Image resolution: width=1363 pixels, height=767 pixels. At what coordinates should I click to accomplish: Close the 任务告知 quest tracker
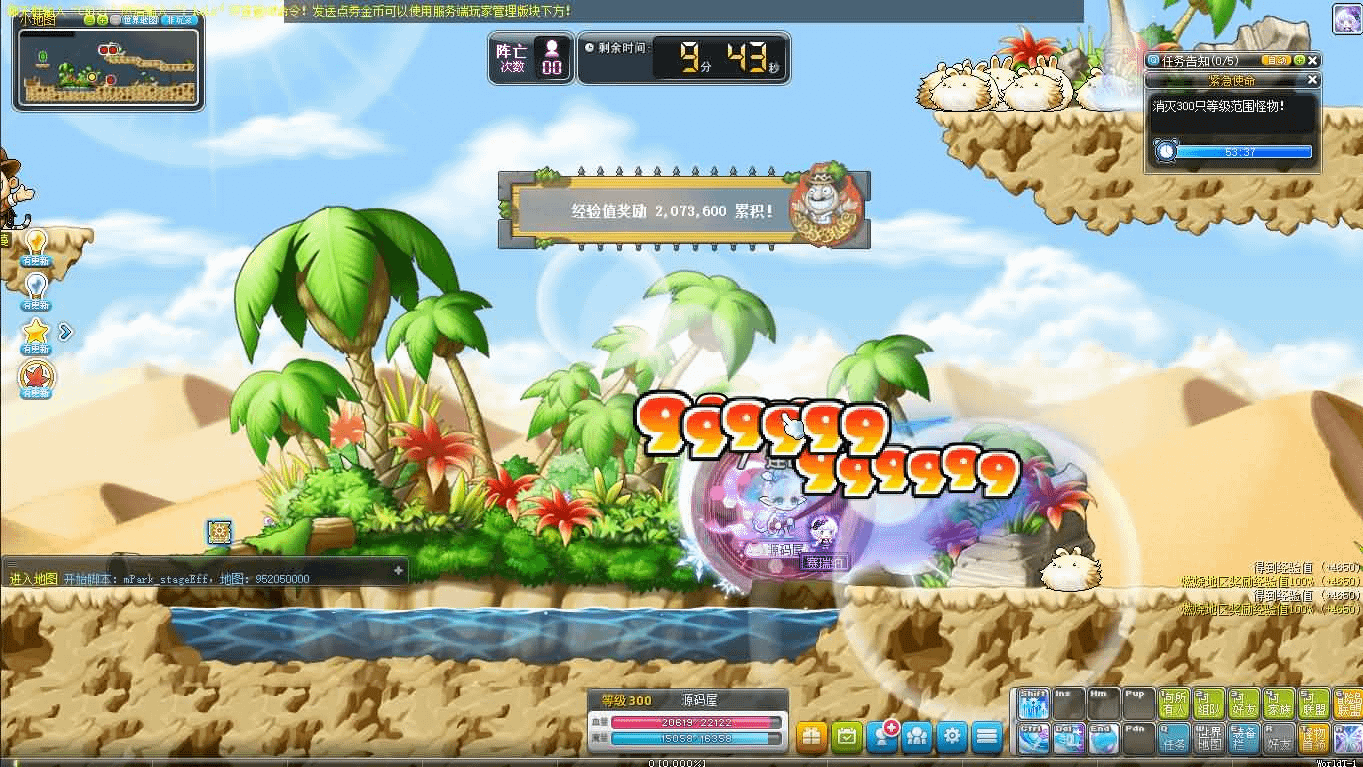coord(1313,60)
